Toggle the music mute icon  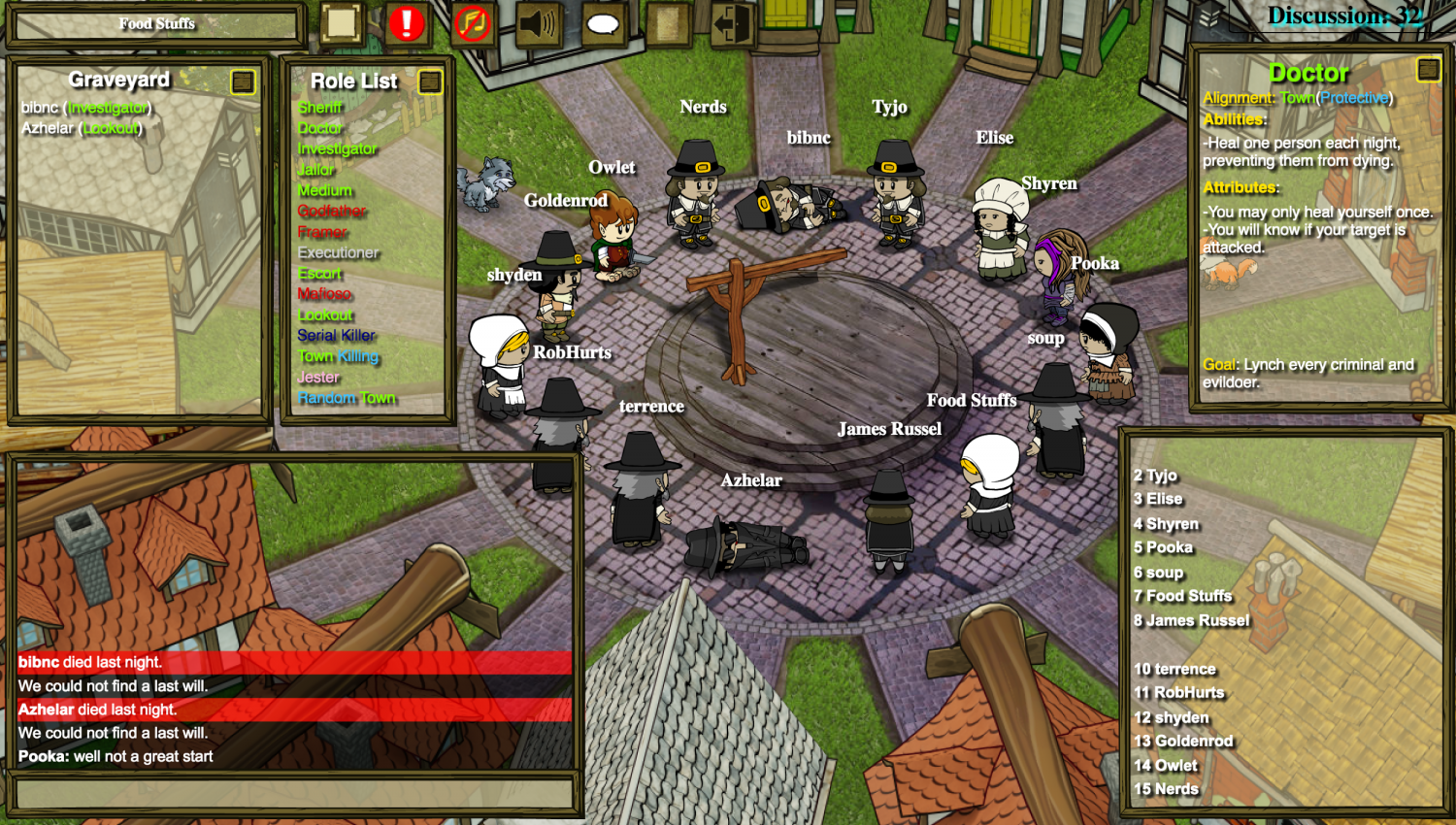[473, 23]
